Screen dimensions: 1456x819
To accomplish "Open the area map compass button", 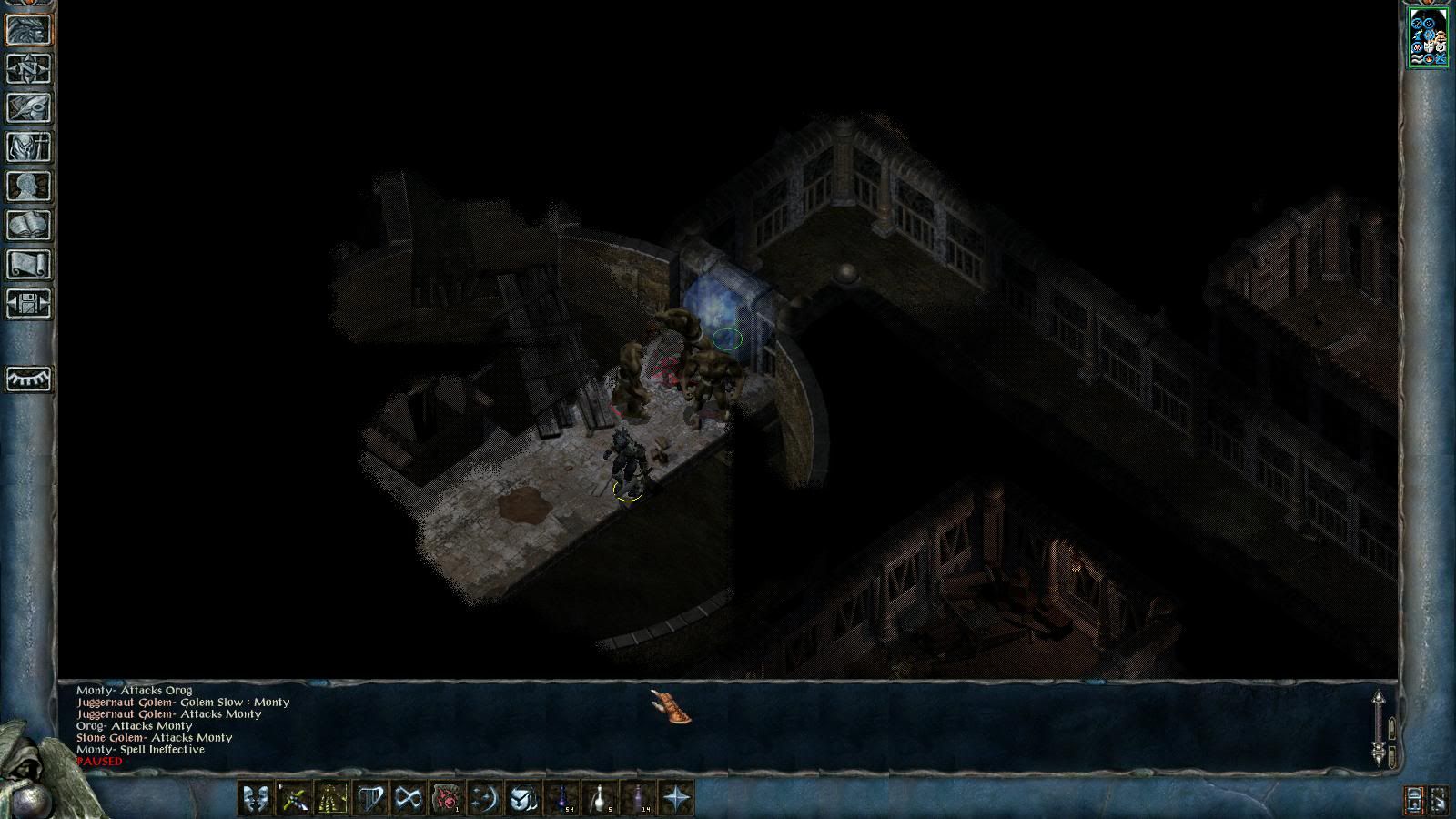I will pos(29,68).
